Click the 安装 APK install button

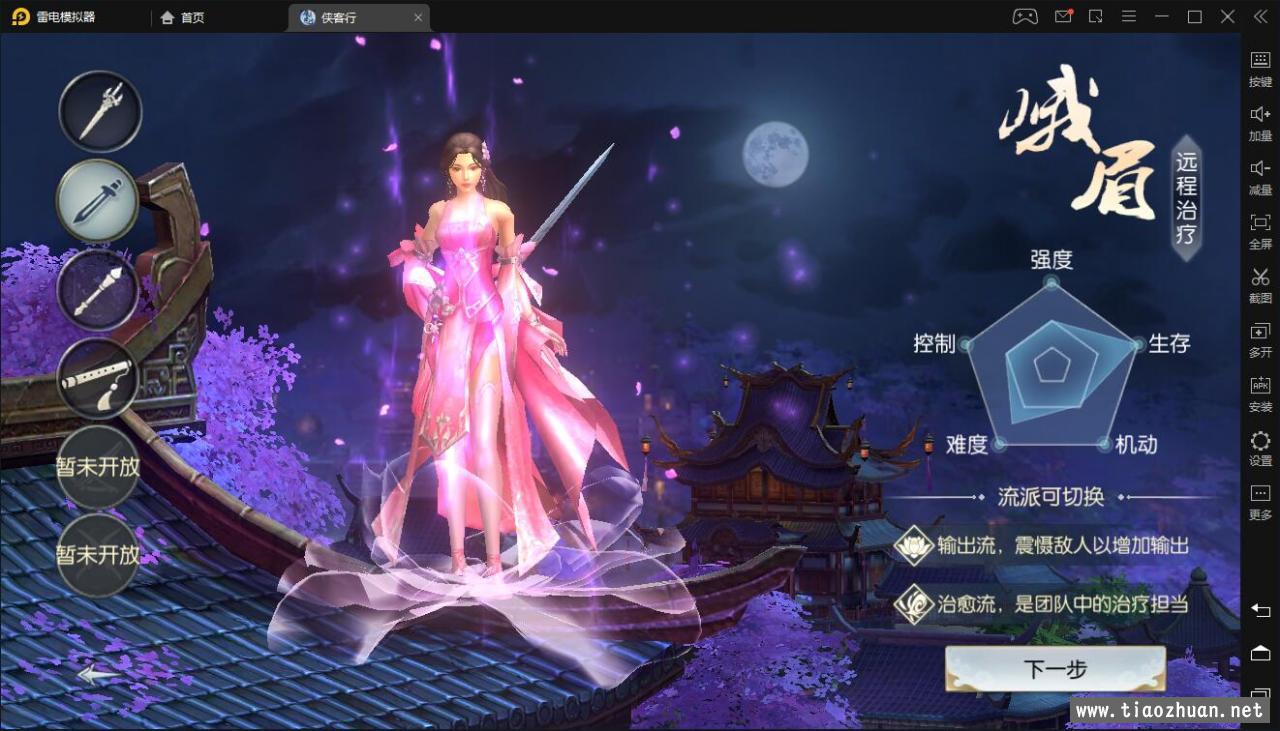click(1260, 393)
